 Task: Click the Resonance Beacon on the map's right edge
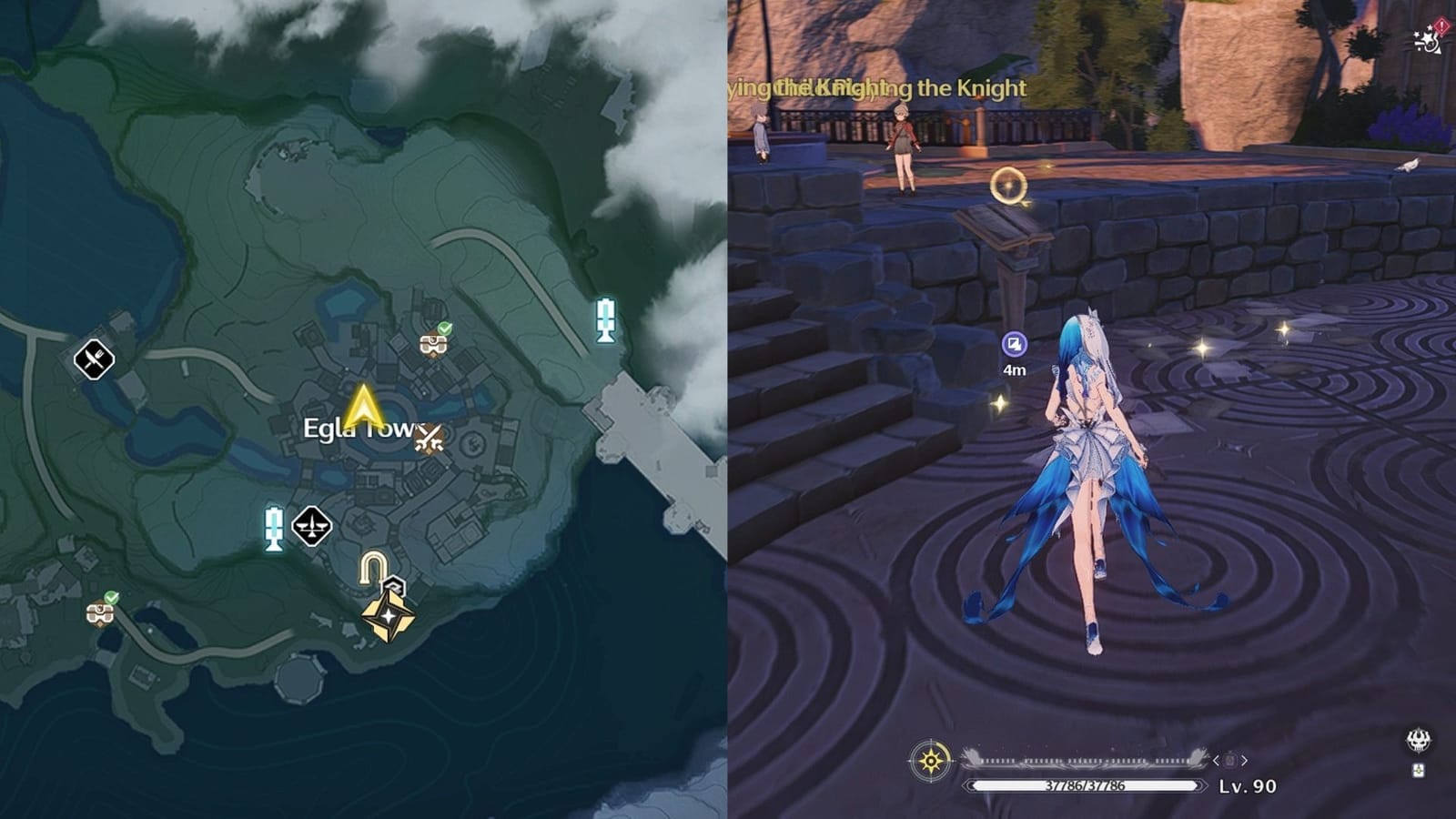click(604, 323)
